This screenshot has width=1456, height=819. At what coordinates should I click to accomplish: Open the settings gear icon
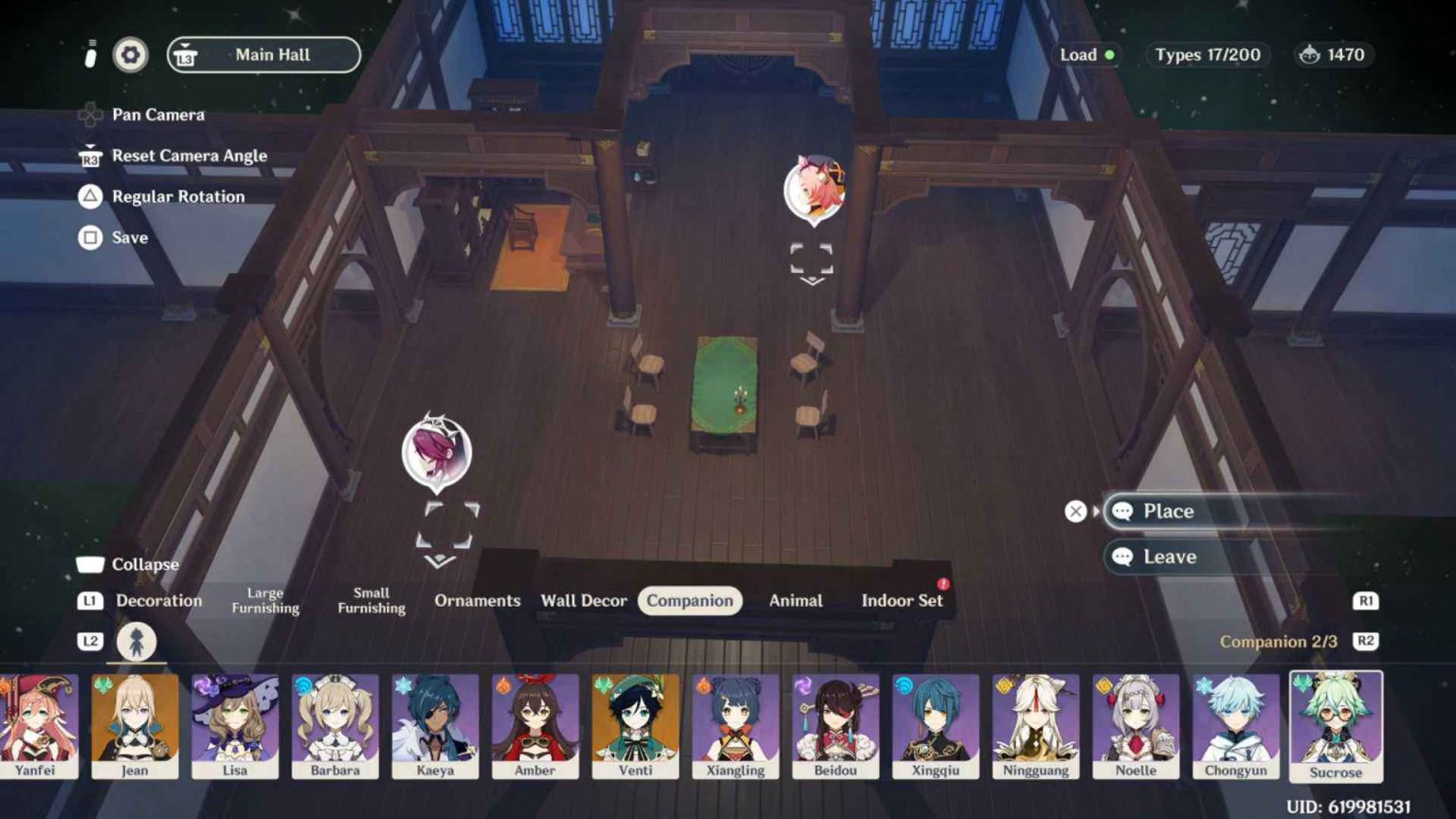point(130,55)
